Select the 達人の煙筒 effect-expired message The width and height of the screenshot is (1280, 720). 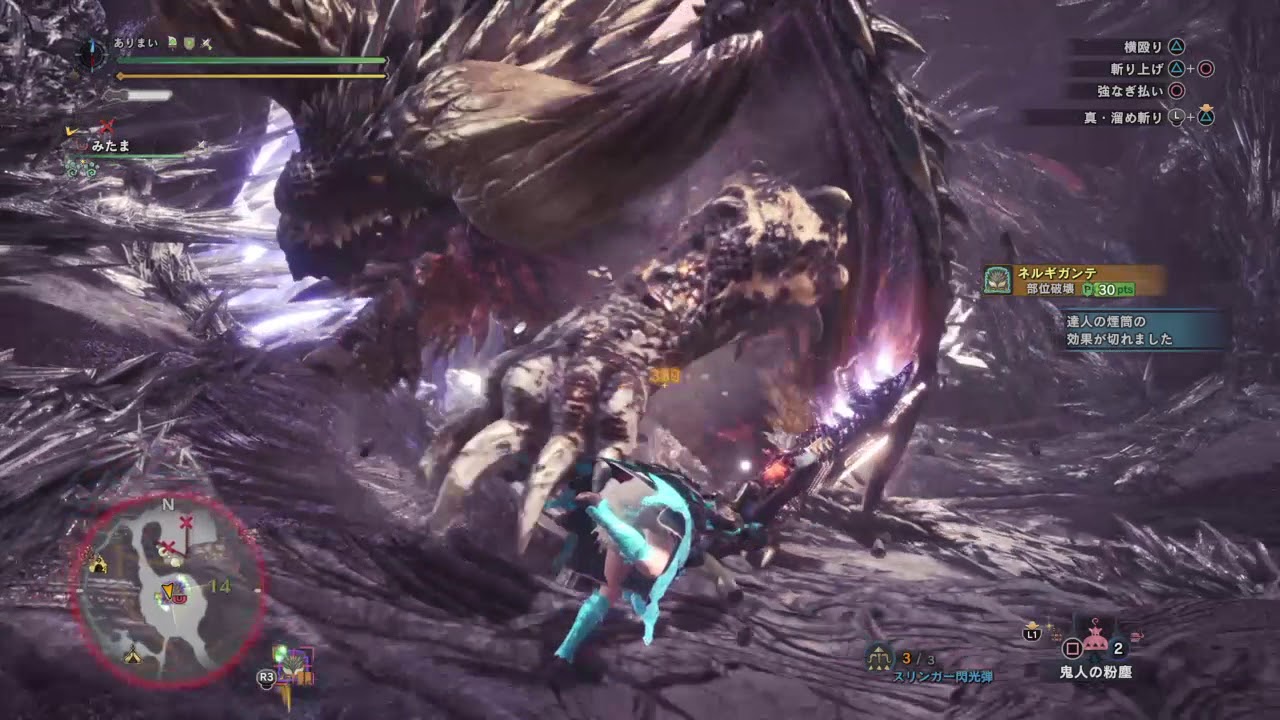click(1146, 330)
